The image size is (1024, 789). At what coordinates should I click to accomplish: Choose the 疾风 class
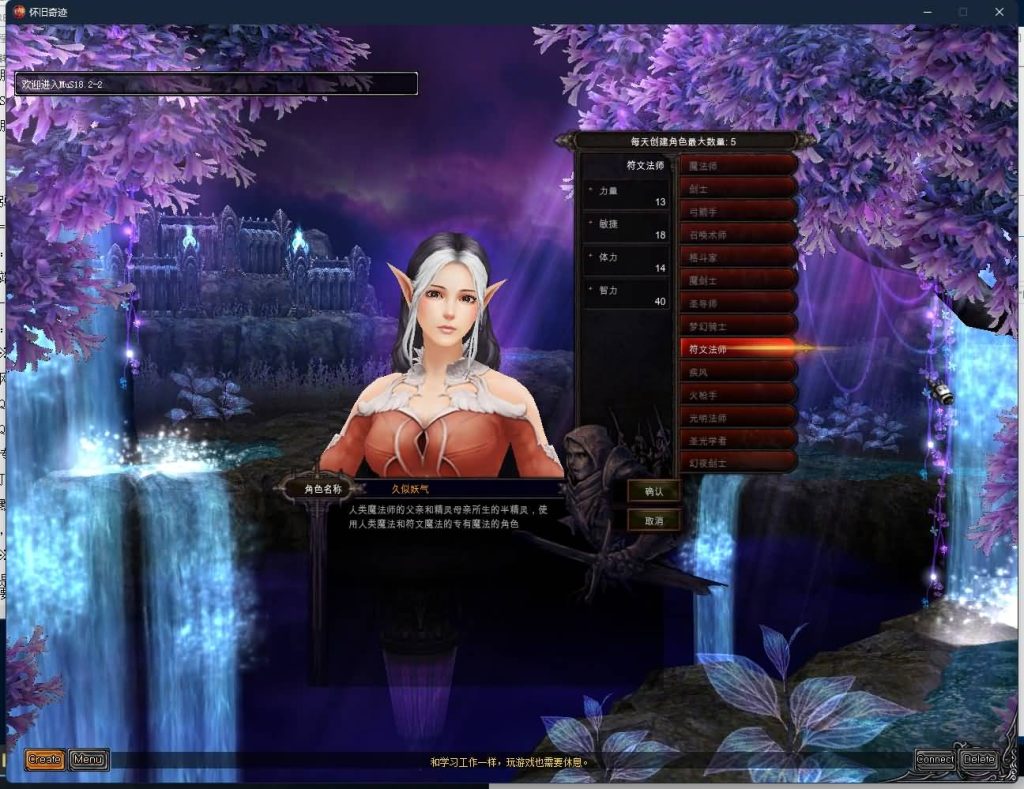pyautogui.click(x=738, y=372)
